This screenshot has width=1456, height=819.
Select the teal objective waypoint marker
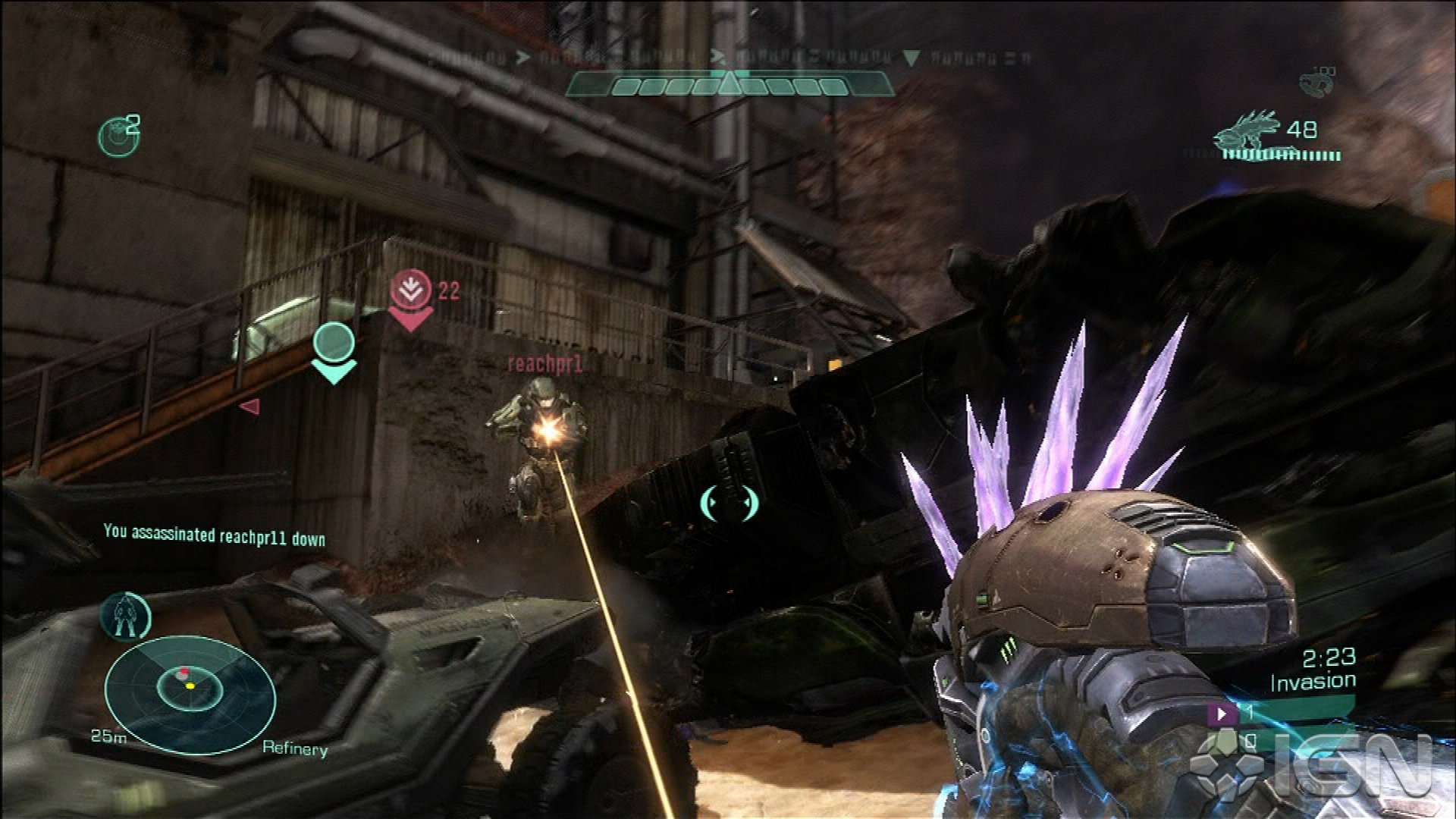(x=334, y=350)
